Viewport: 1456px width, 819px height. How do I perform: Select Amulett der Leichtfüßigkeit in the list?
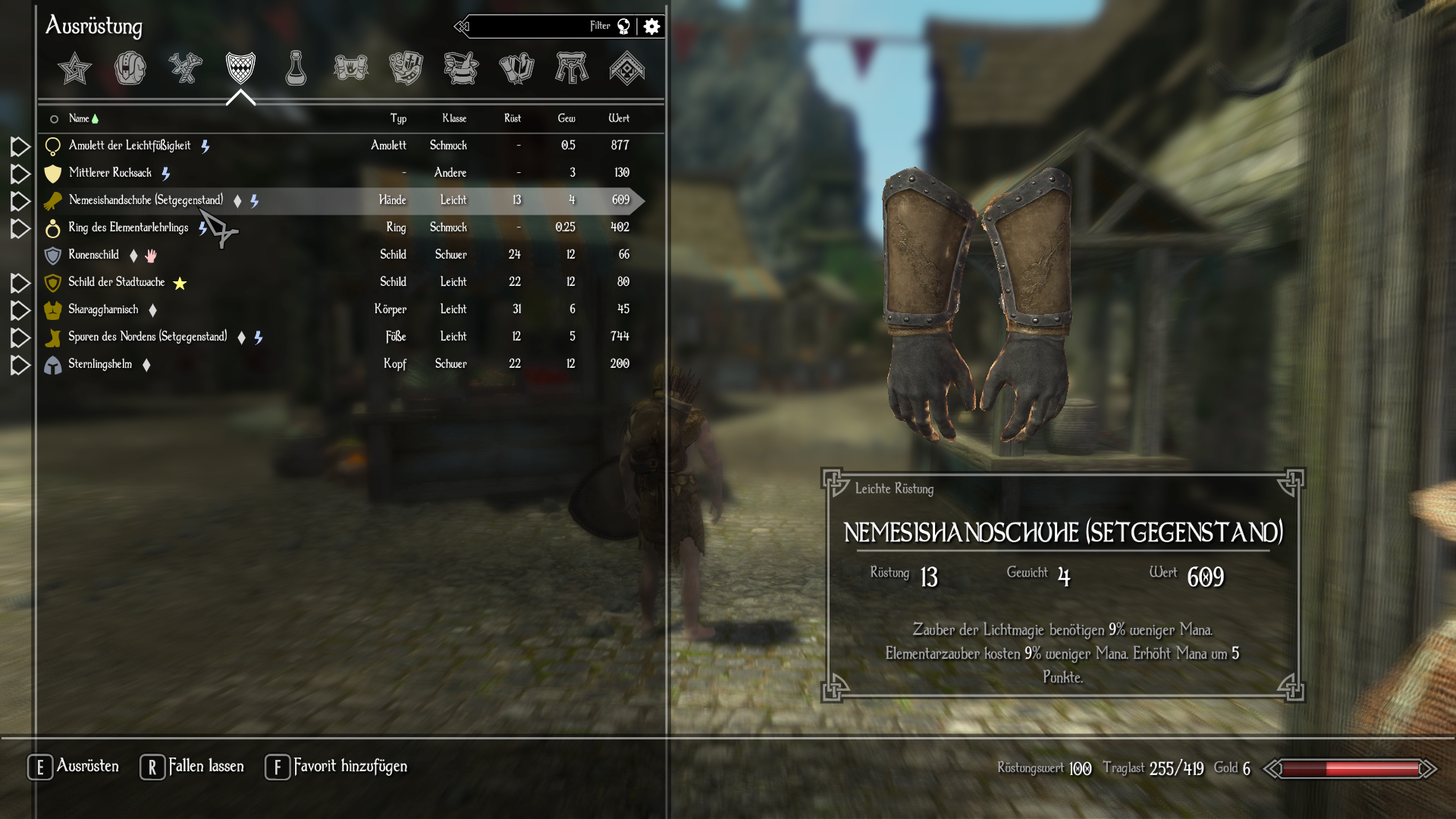click(130, 146)
